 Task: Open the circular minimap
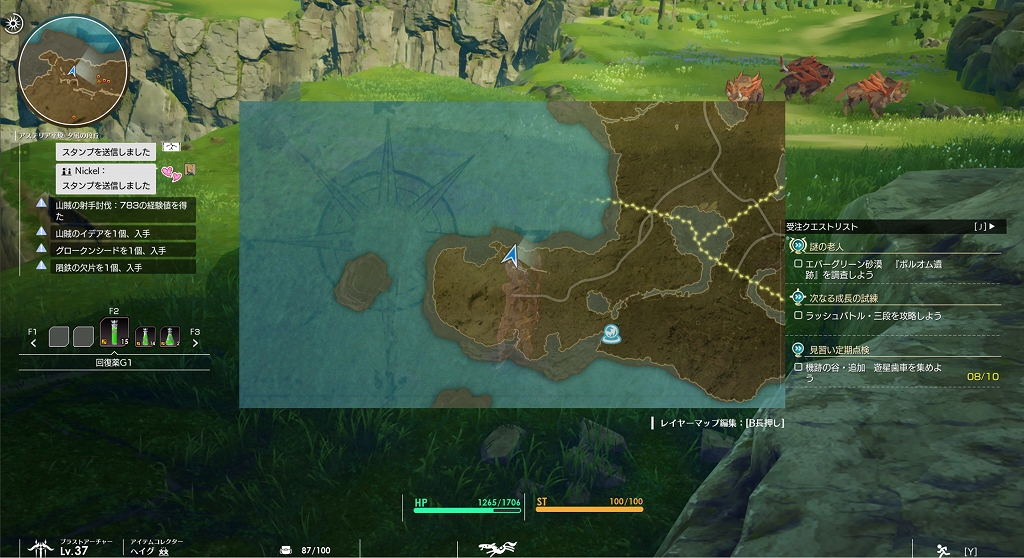(72, 71)
